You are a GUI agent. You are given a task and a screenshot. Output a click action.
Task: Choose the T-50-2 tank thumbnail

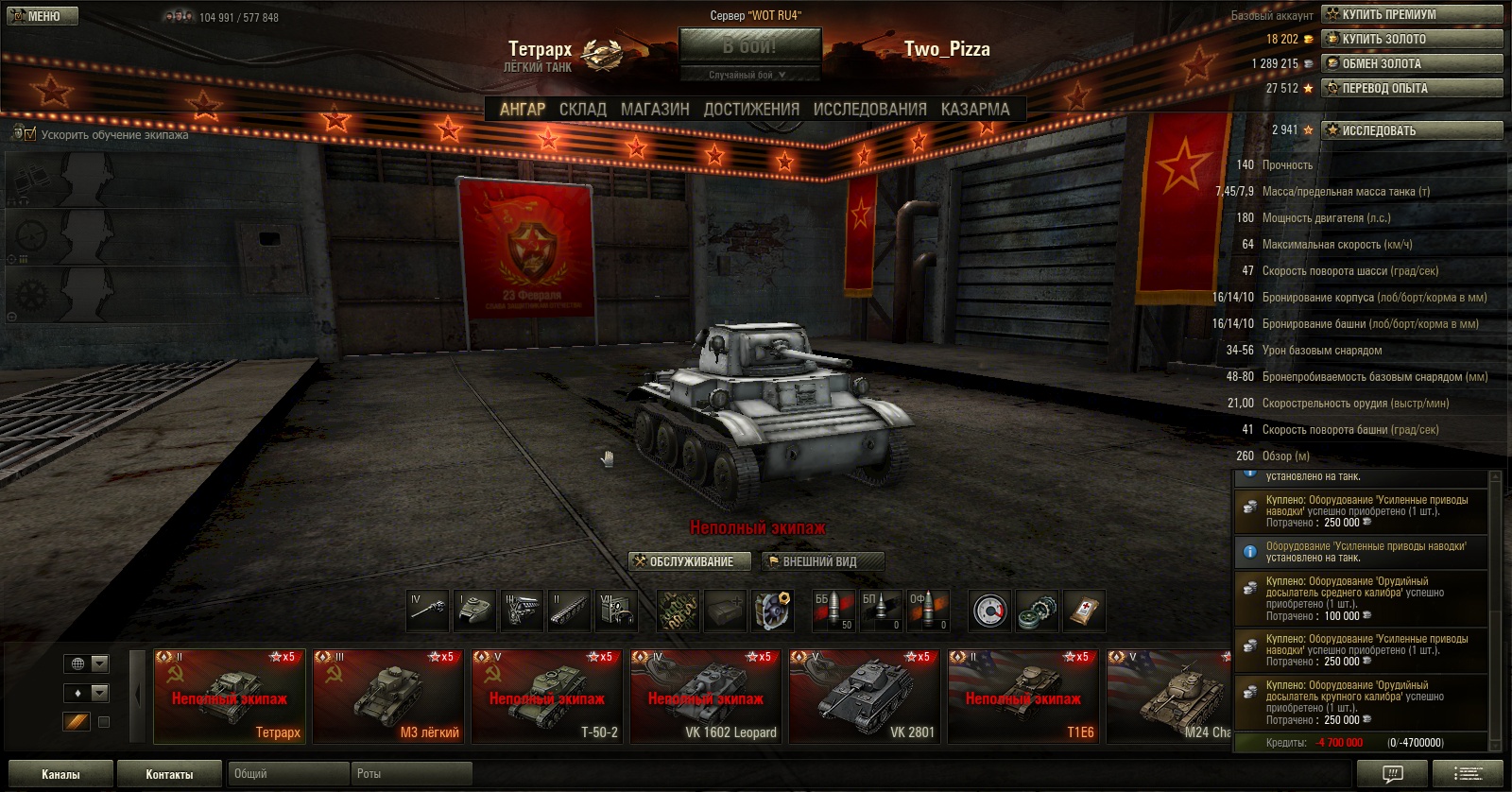[547, 696]
